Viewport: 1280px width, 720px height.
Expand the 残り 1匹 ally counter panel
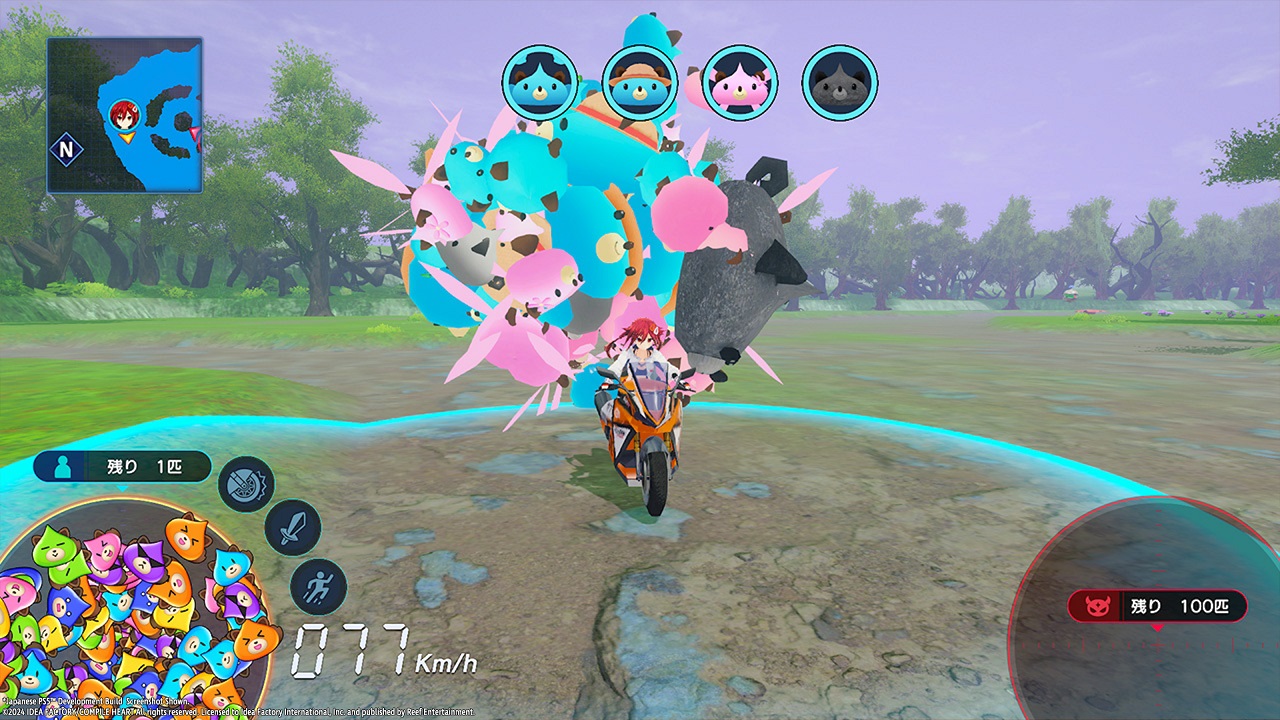pyautogui.click(x=122, y=466)
